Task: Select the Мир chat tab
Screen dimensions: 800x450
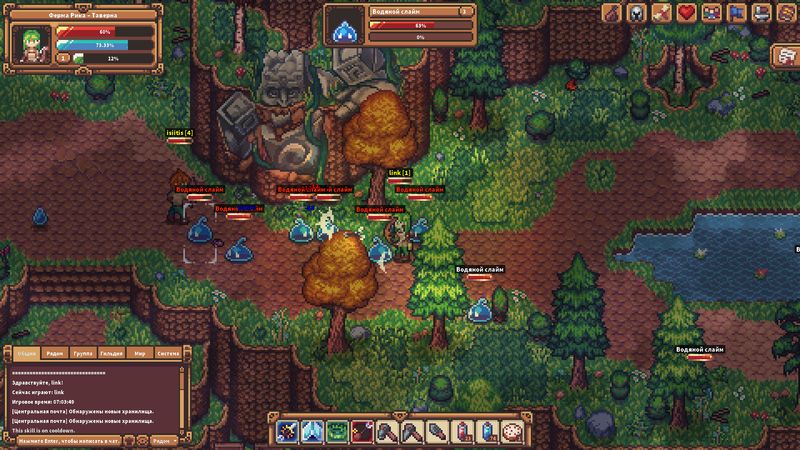Action: (141, 353)
